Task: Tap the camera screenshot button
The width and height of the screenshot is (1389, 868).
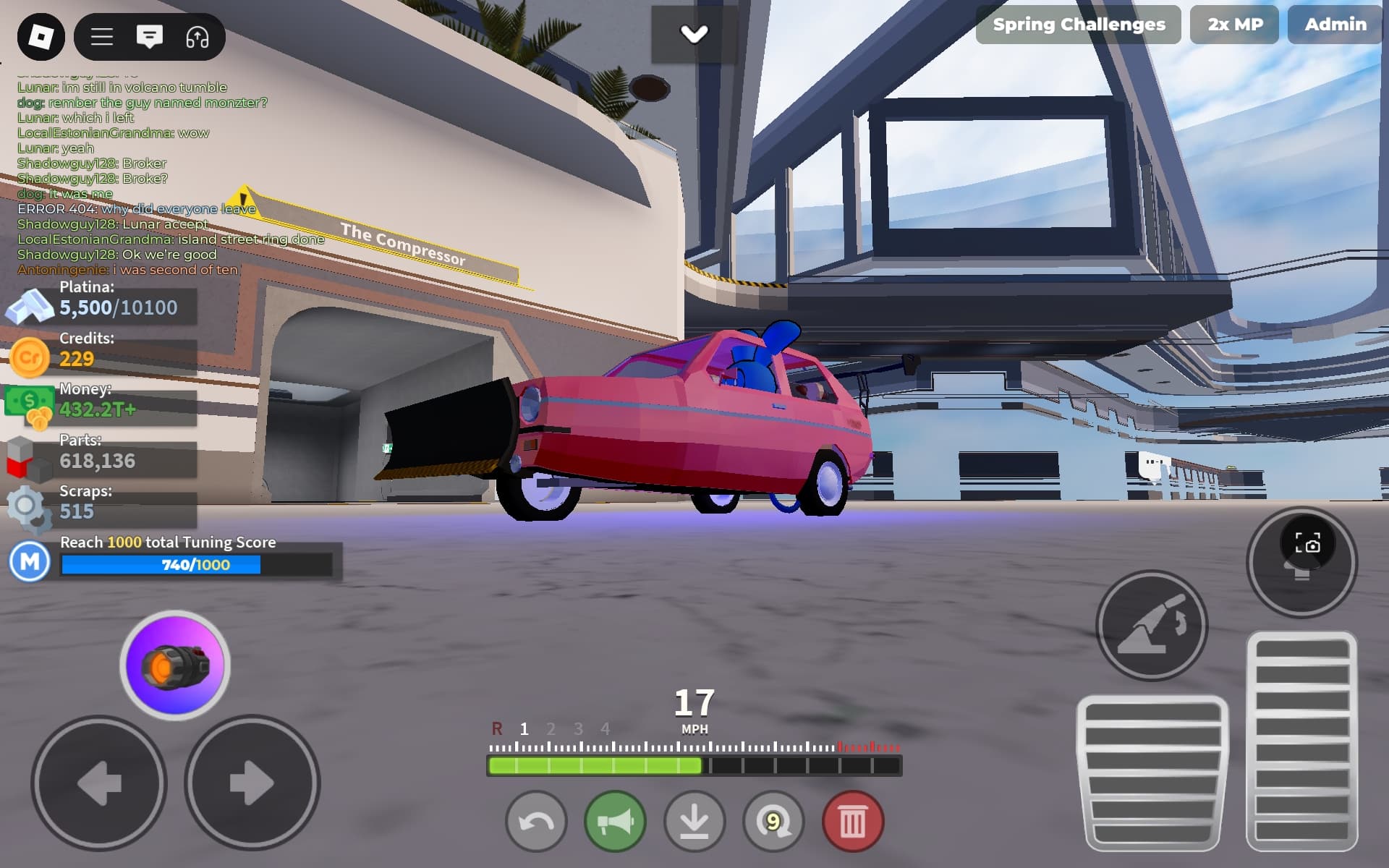Action: [x=1307, y=544]
